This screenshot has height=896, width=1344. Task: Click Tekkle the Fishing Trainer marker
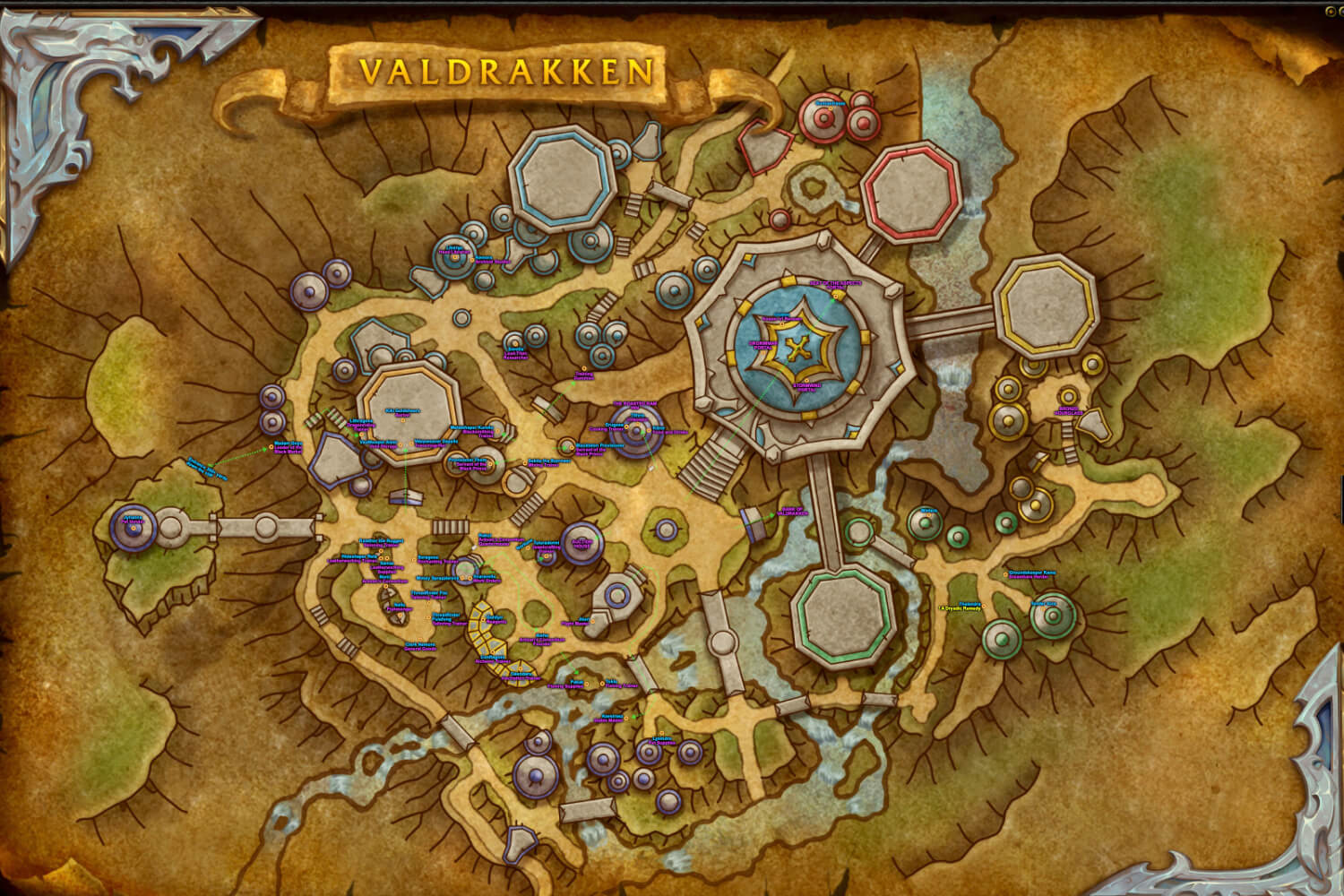click(602, 683)
